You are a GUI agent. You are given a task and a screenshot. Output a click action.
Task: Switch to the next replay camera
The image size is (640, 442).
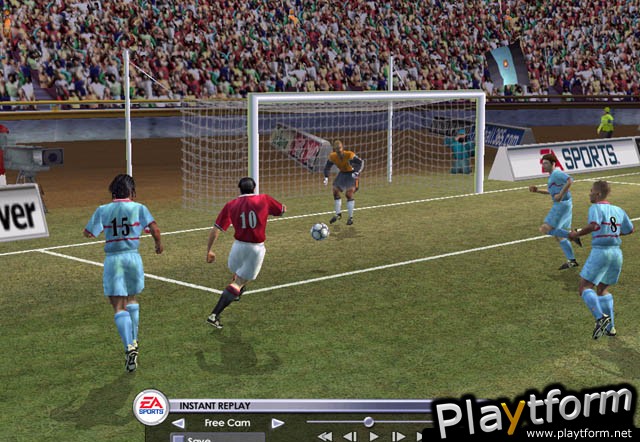click(x=276, y=423)
